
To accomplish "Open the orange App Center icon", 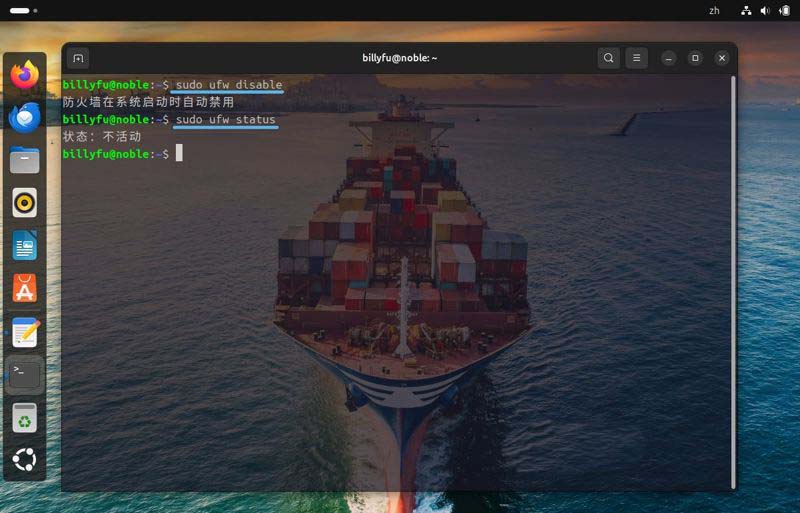I will (x=25, y=289).
